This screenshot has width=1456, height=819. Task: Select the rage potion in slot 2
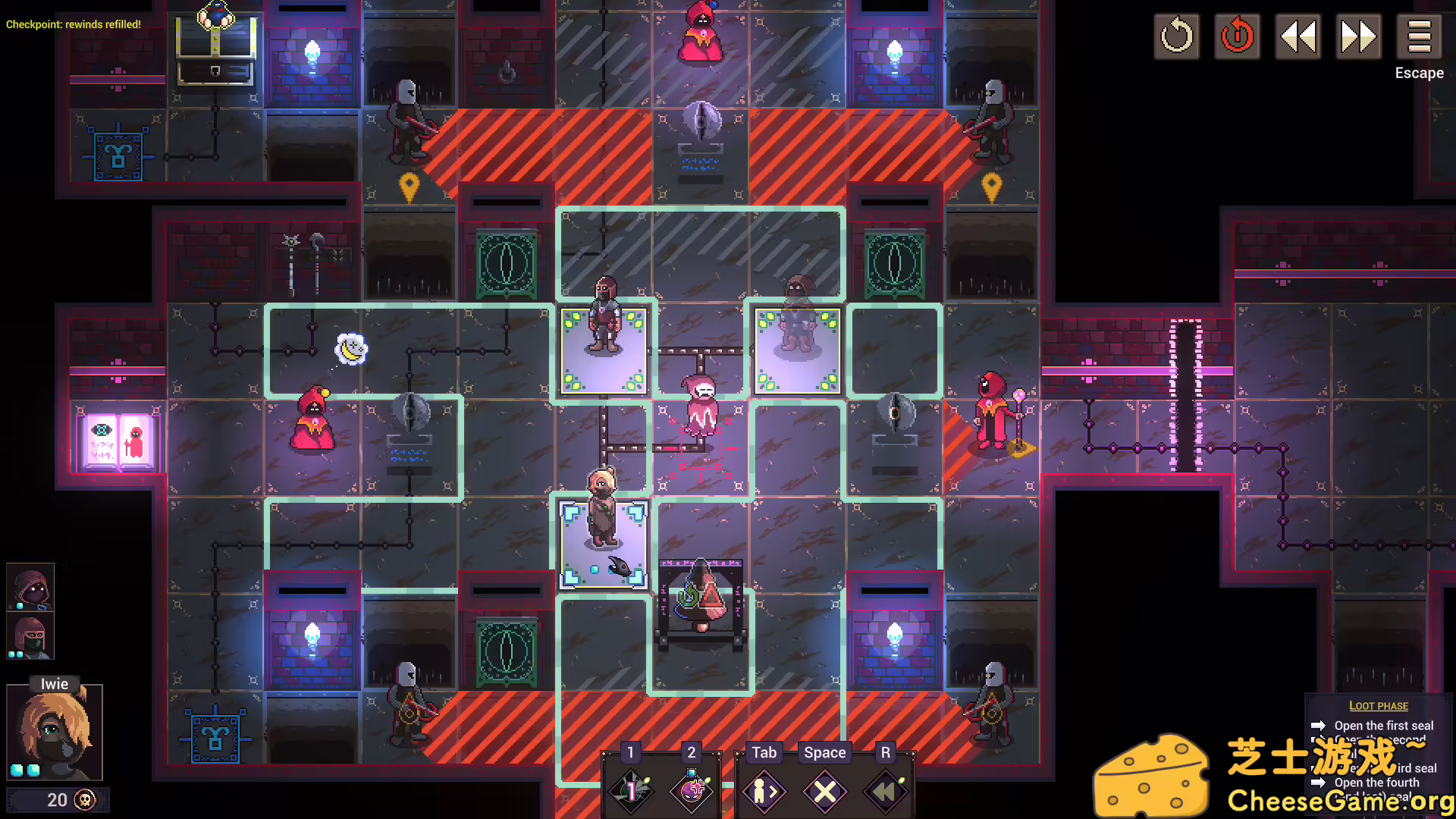tap(691, 790)
